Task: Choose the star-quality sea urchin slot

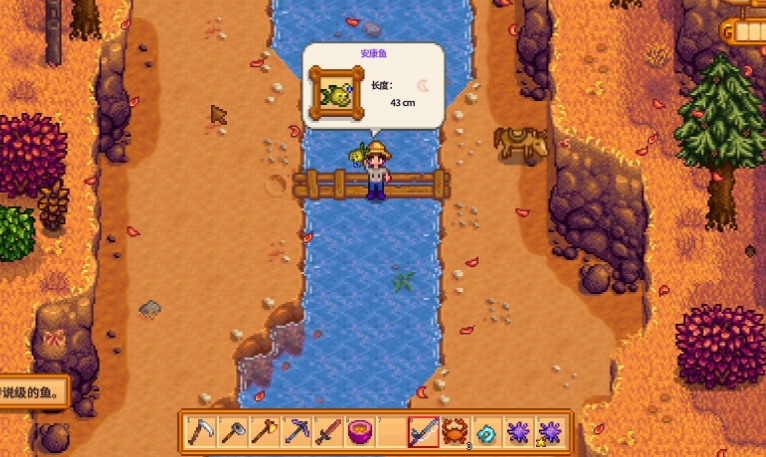Action: (549, 432)
